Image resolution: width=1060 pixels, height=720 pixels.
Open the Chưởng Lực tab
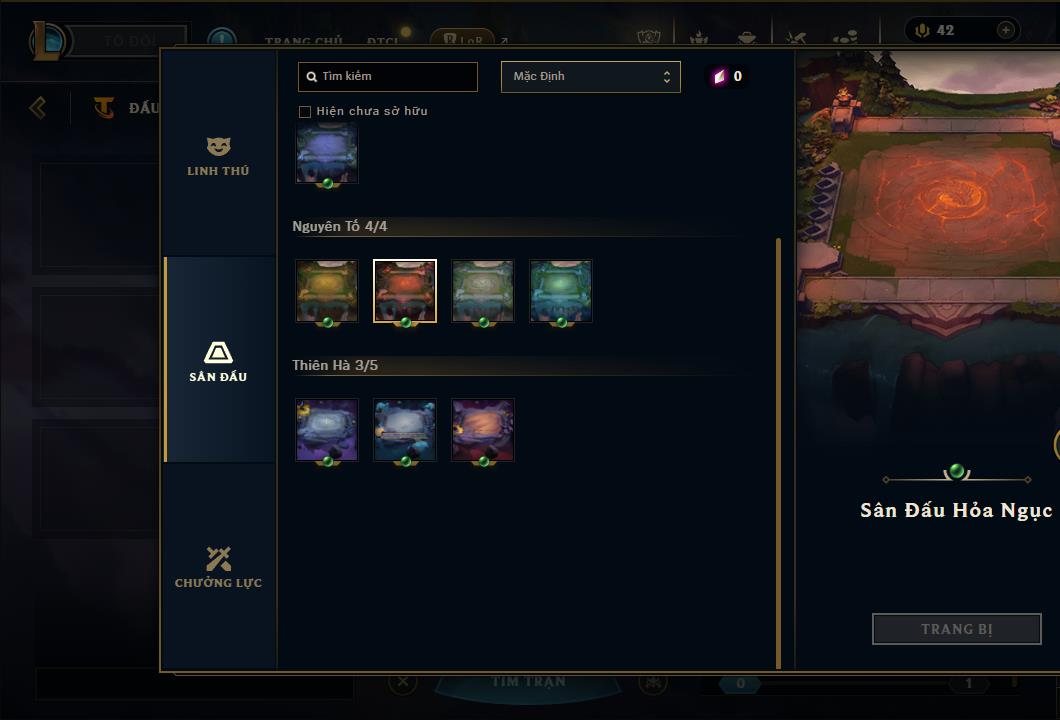pyautogui.click(x=218, y=567)
